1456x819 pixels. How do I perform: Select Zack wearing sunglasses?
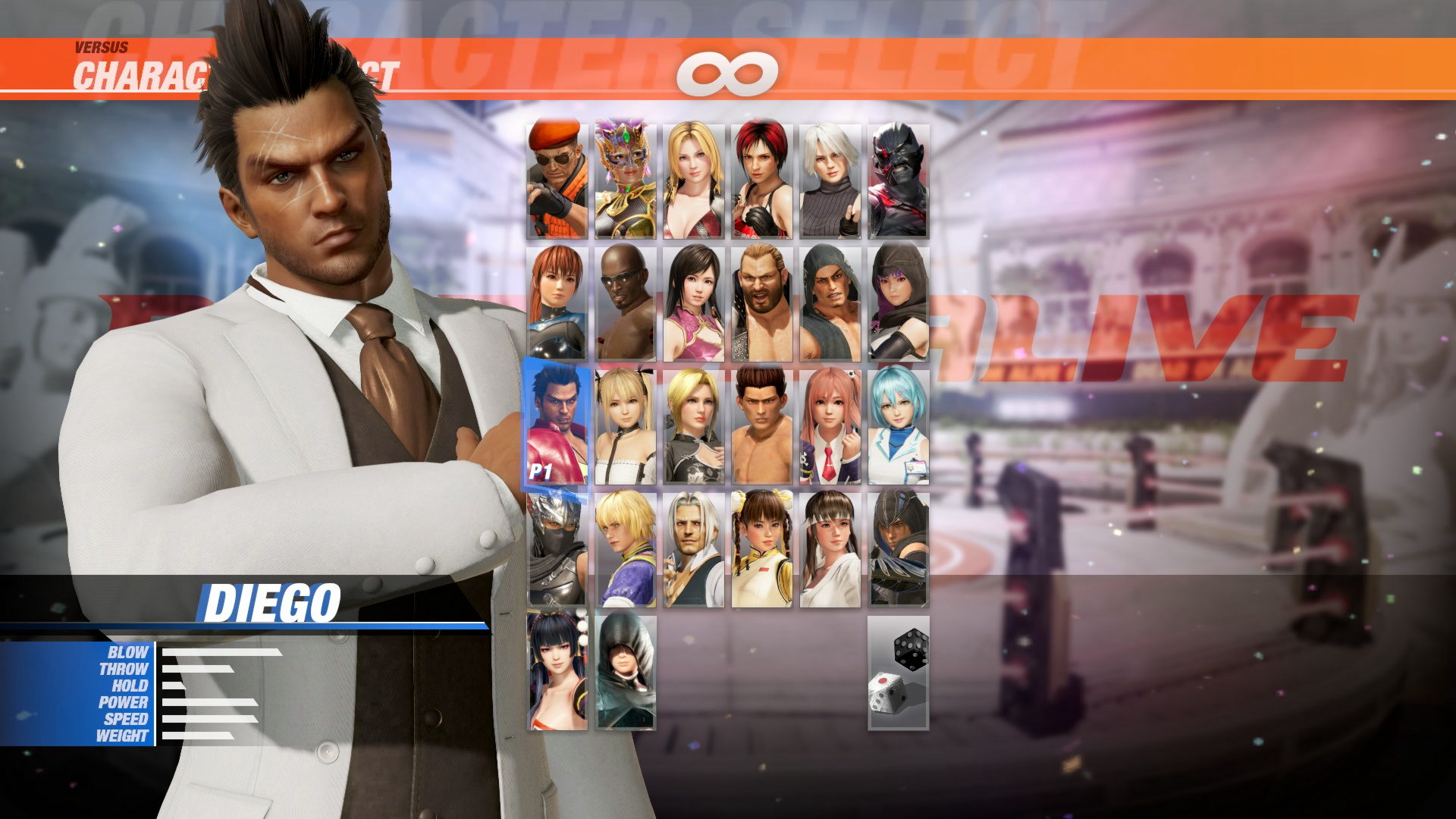coord(626,302)
